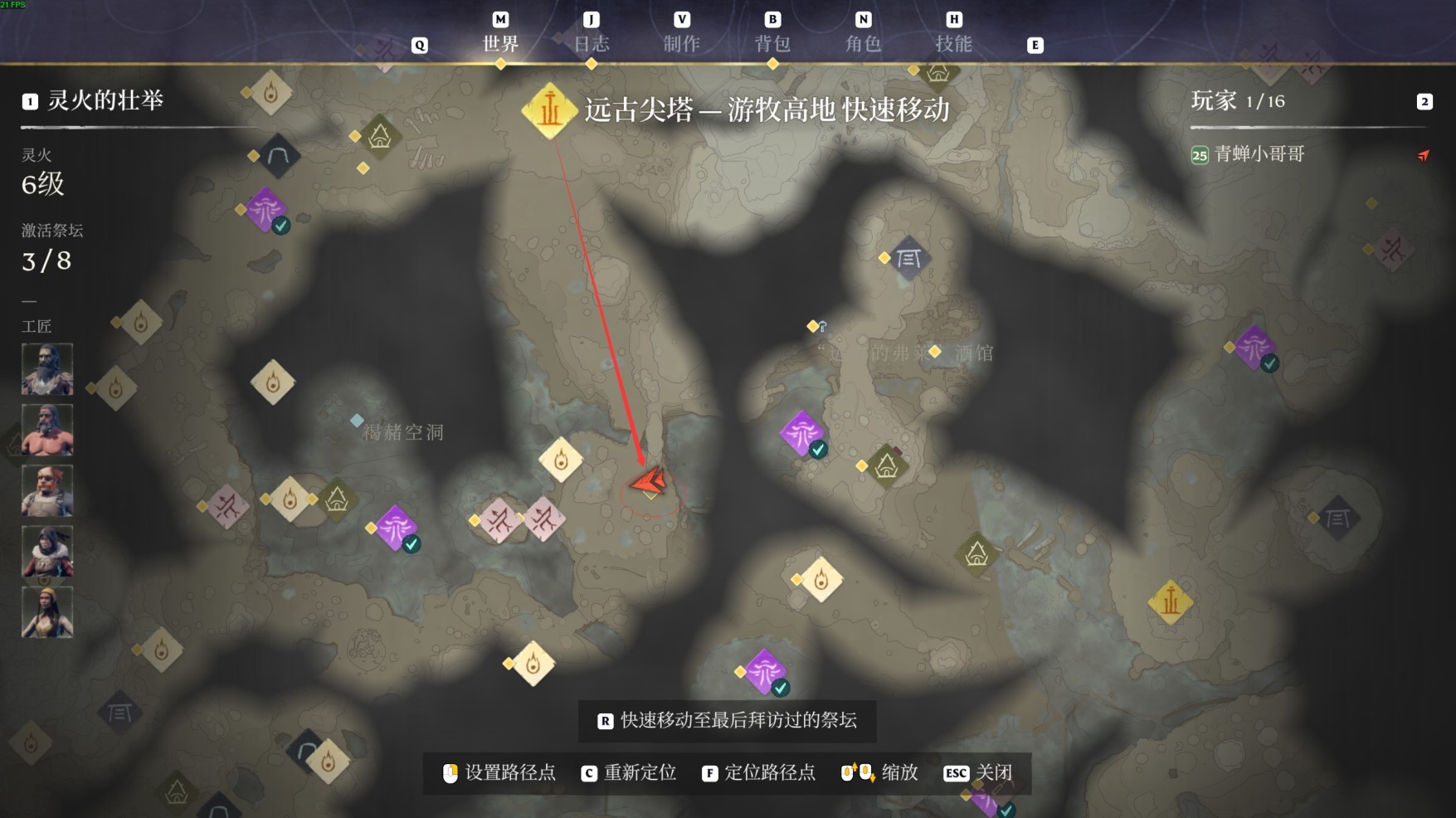Close the map with 关闭
This screenshot has width=1456, height=818.
point(979,773)
